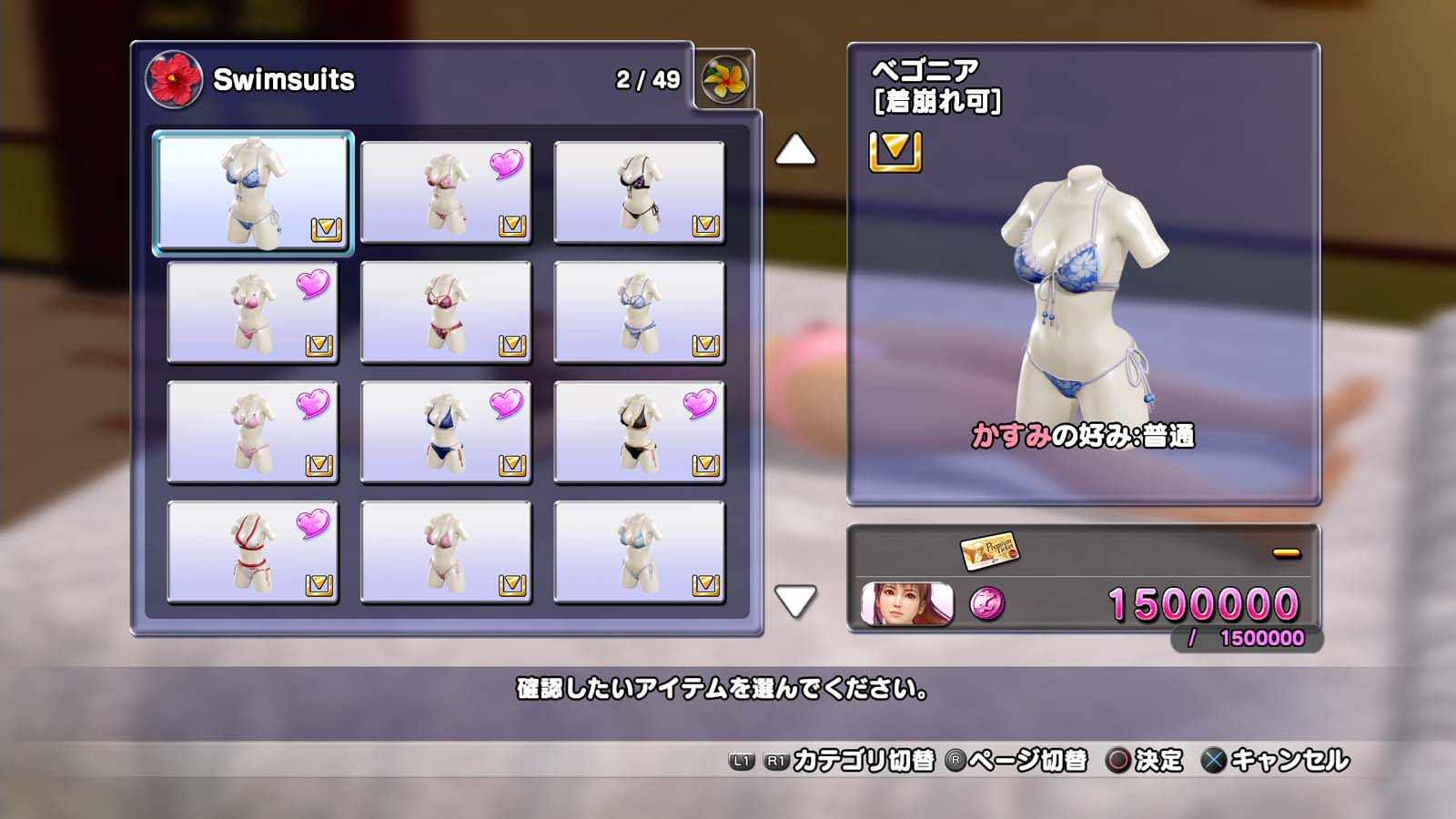Click the white up arrow to page up
1456x819 pixels.
click(x=795, y=150)
